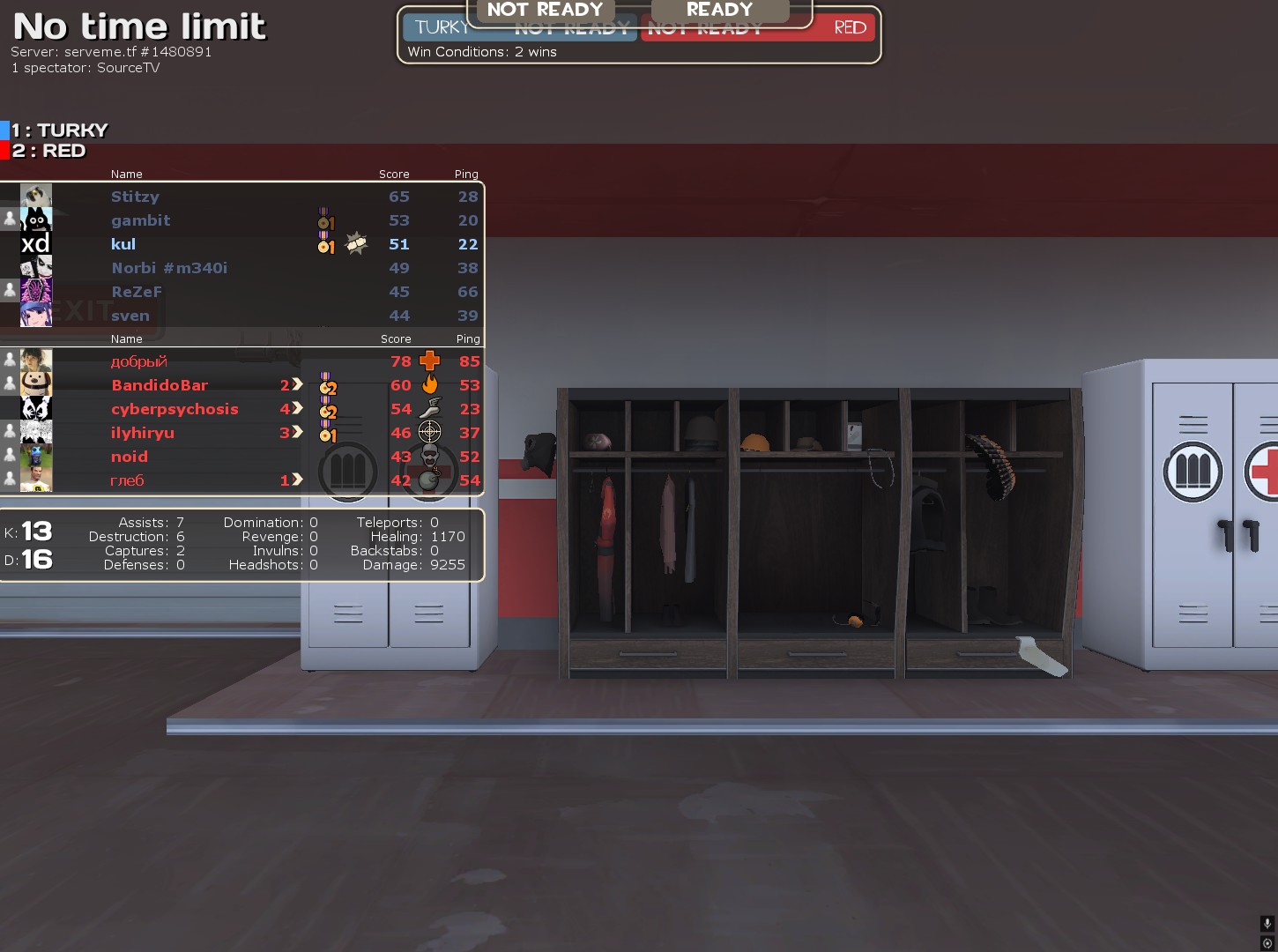Screen dimensions: 1278x952
Task: Select player Stitzy in the scoreboard
Action: (135, 197)
